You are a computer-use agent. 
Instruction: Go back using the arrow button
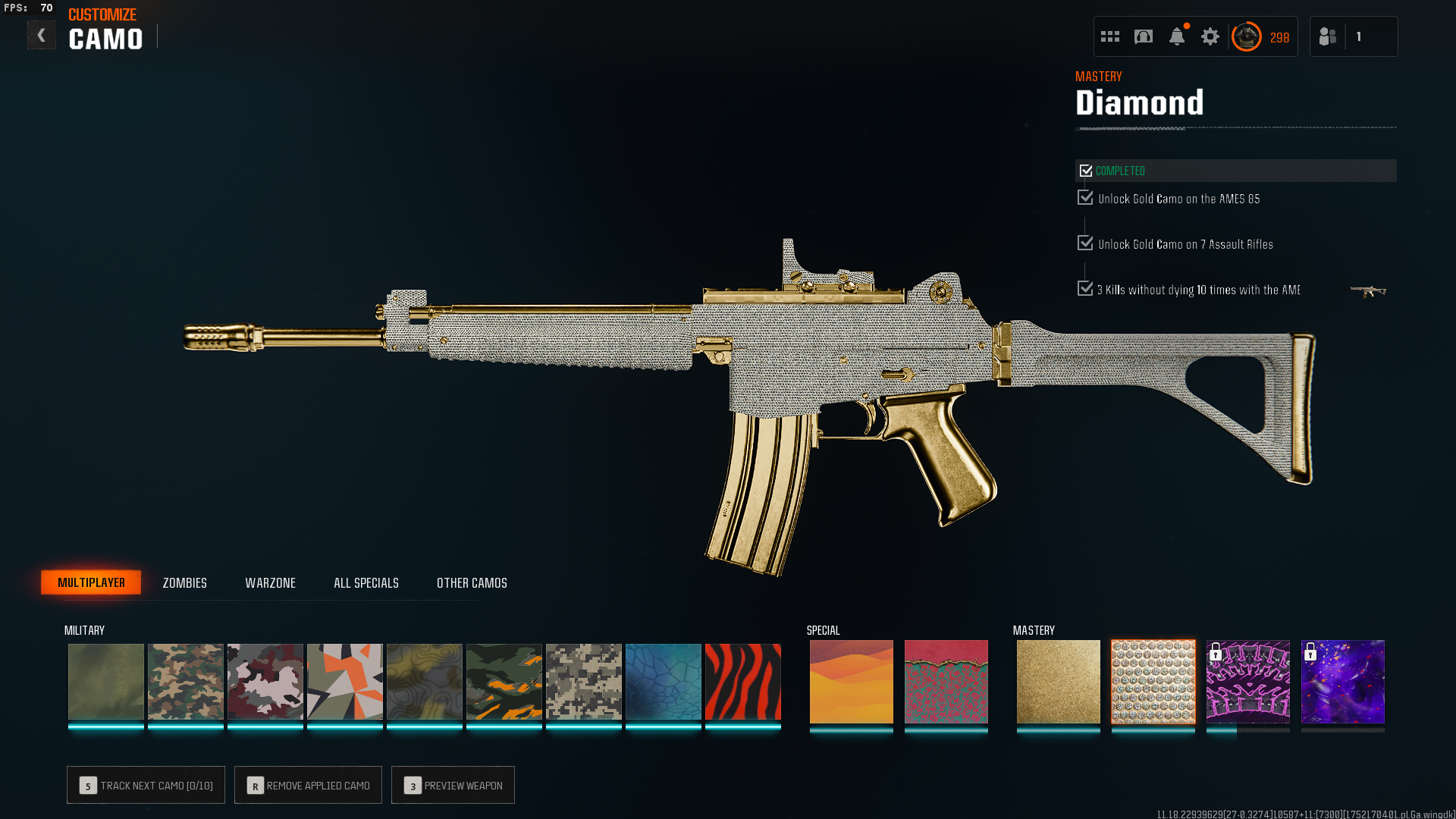click(x=42, y=36)
